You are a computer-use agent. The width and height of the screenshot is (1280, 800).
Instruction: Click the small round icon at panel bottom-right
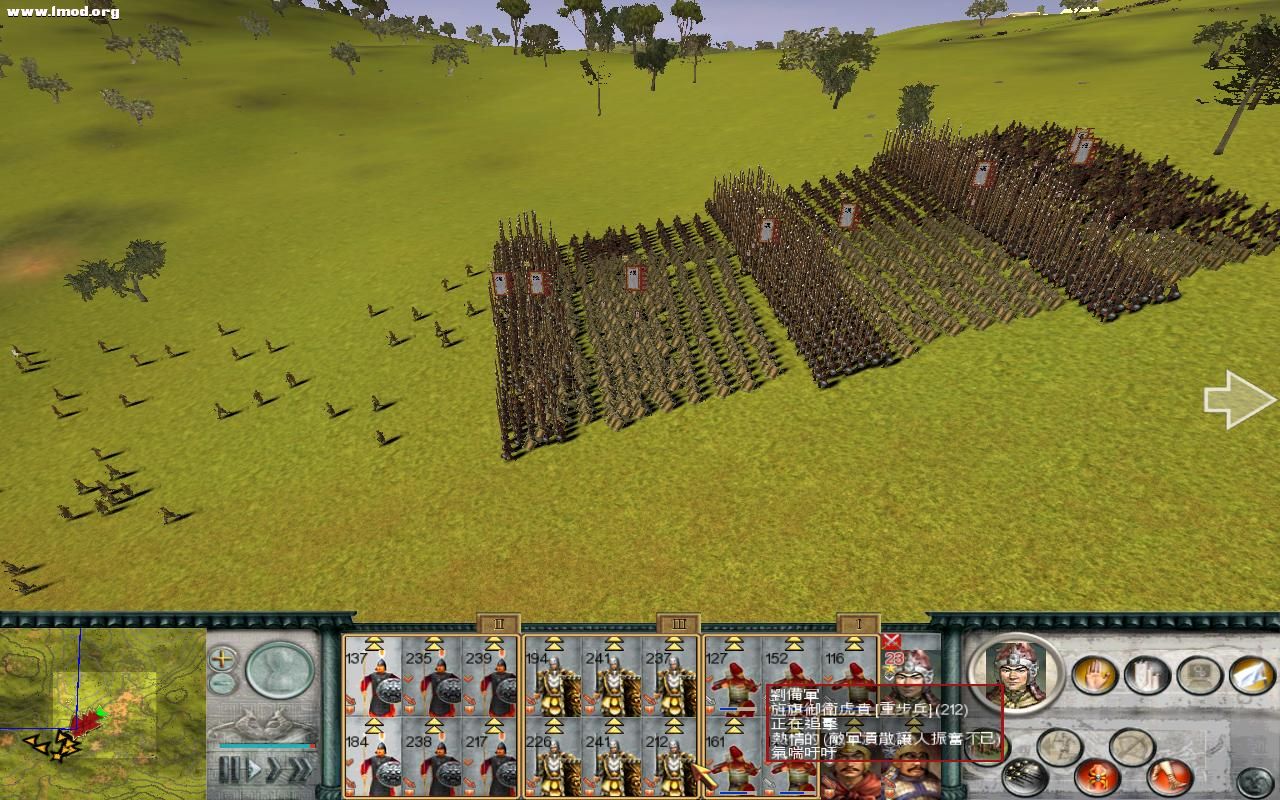click(1254, 780)
